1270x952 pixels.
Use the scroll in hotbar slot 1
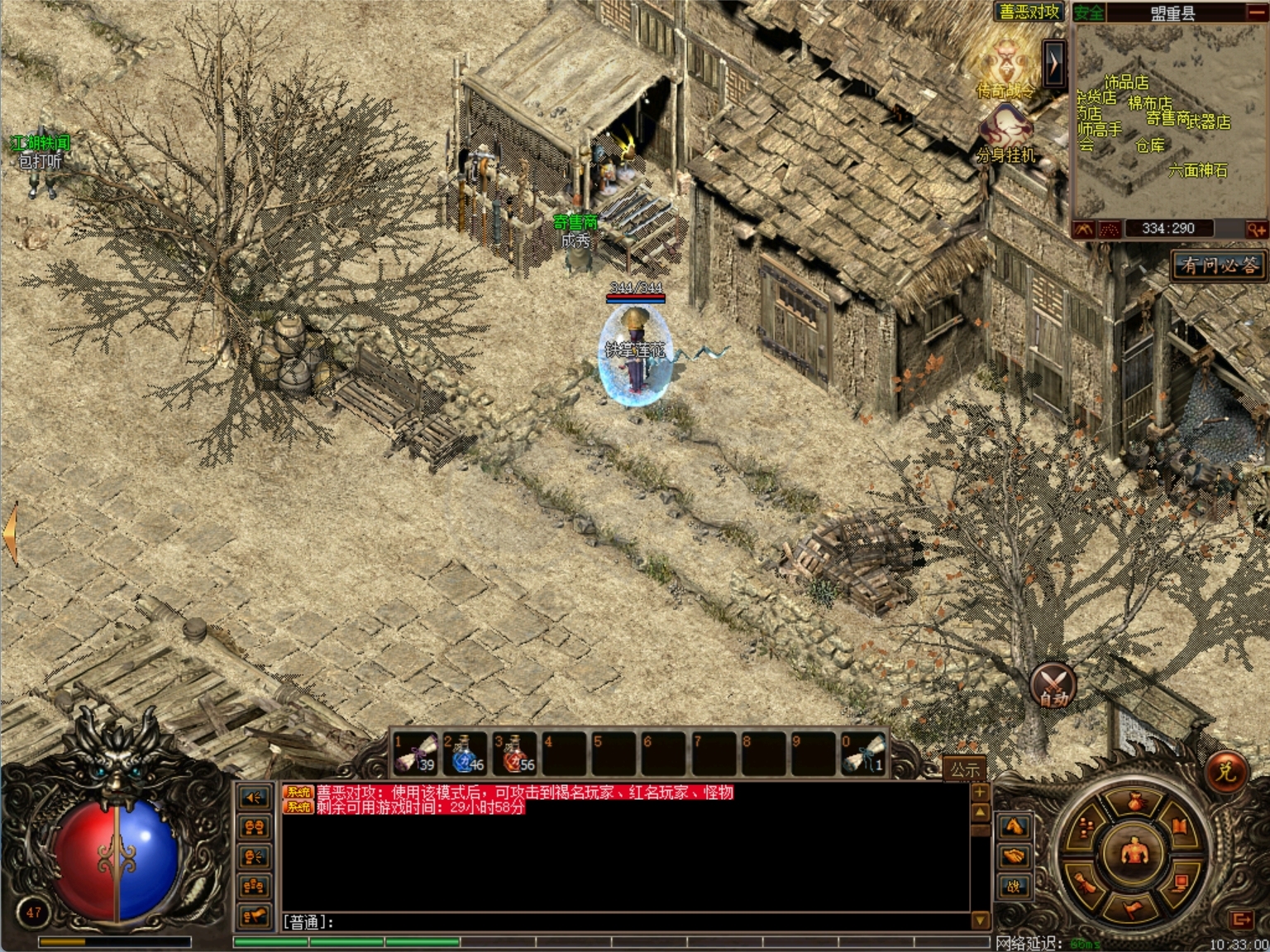pos(414,753)
